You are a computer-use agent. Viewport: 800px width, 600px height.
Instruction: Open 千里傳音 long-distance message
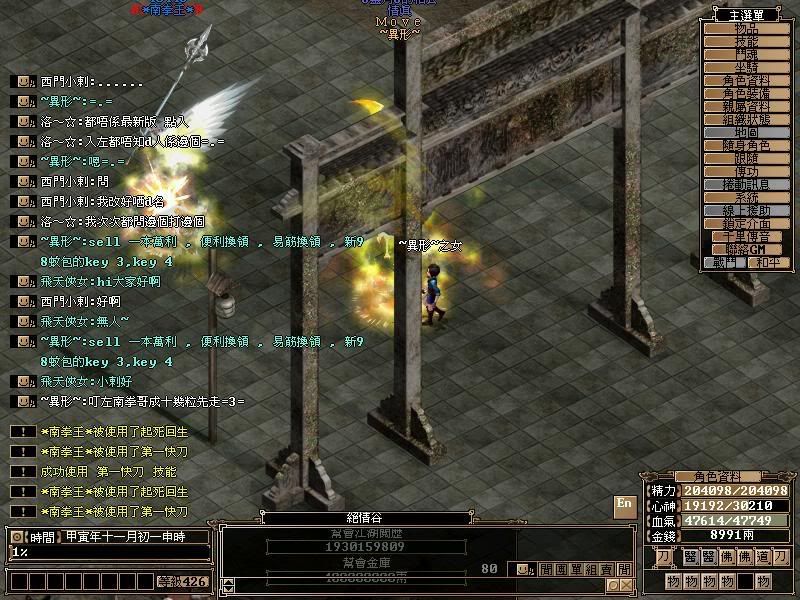click(747, 236)
